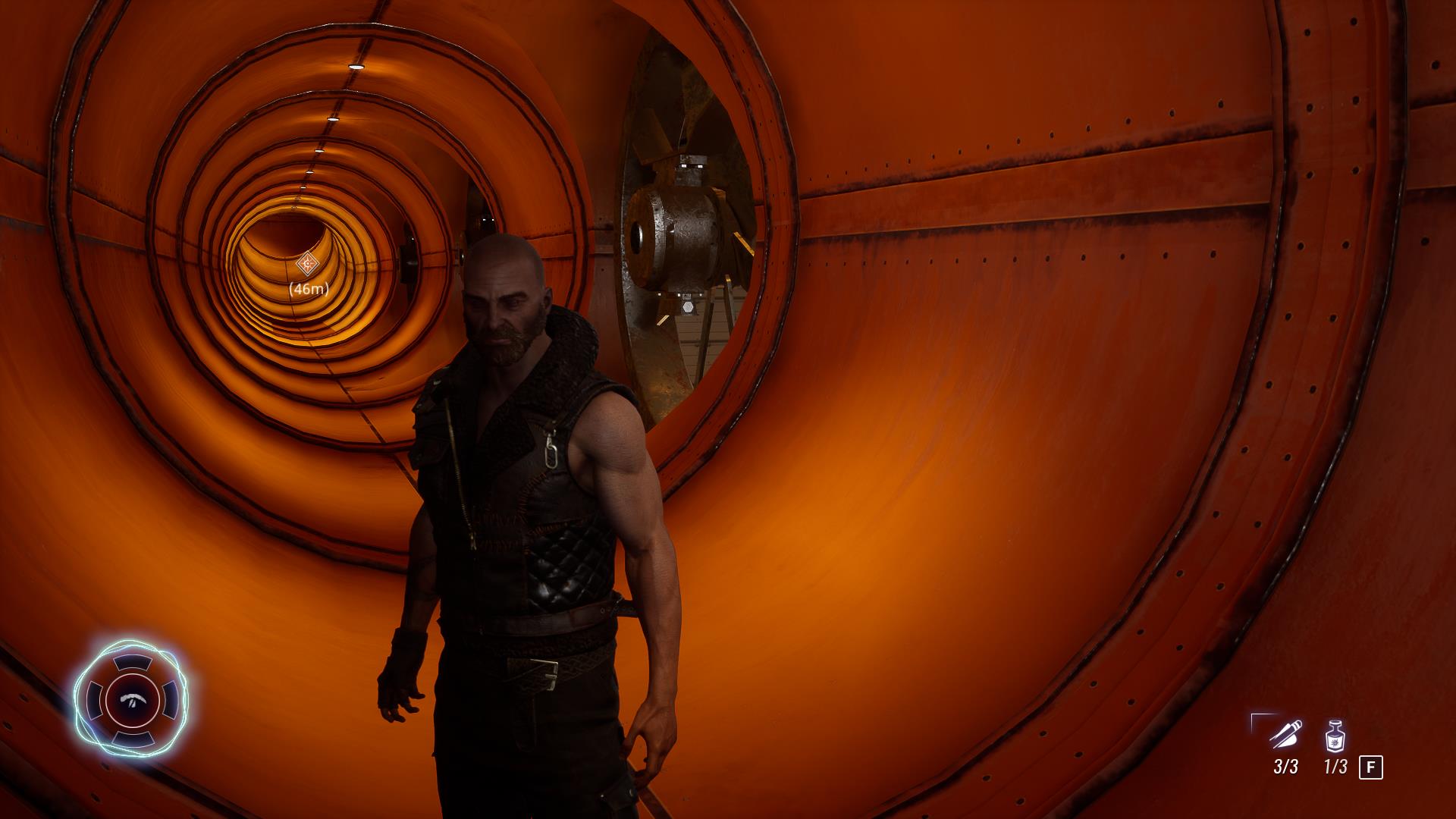The height and width of the screenshot is (819, 1456).
Task: Click the objective marker showing 46m
Action: [x=308, y=264]
